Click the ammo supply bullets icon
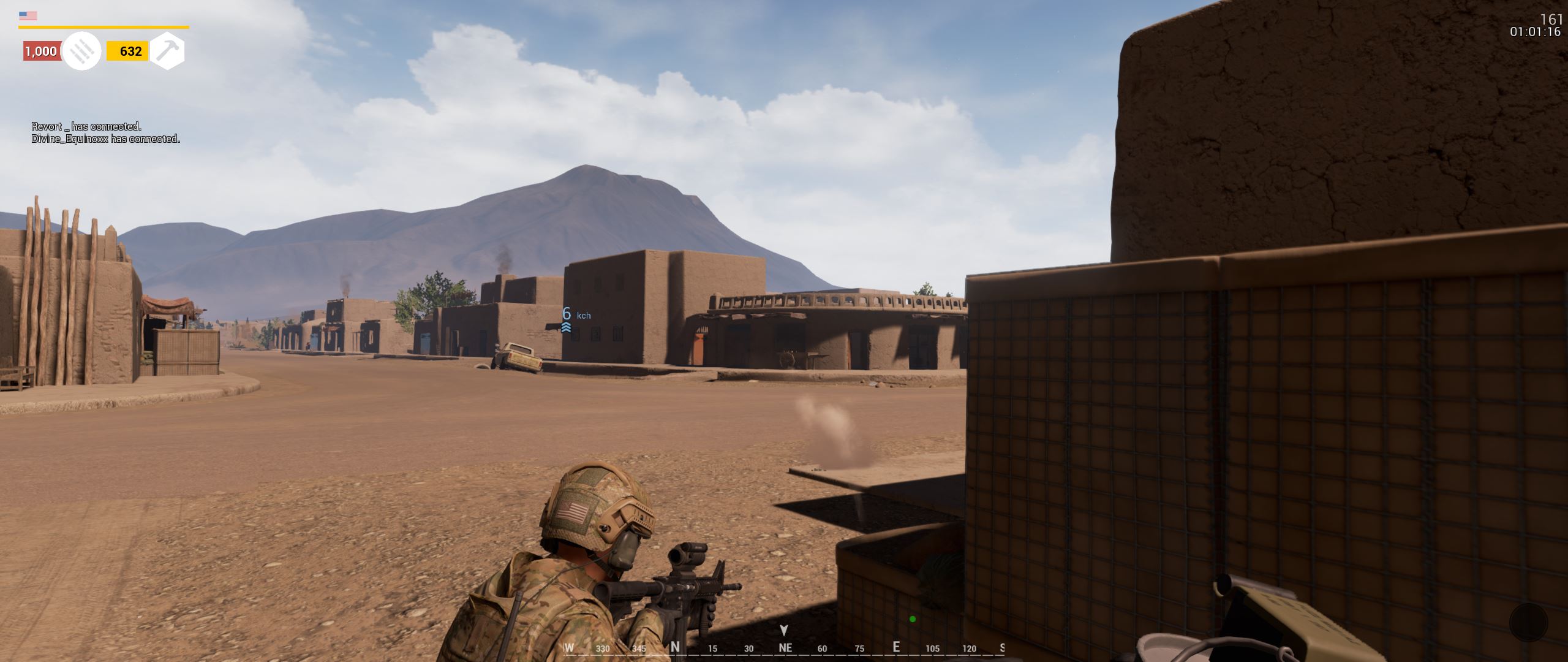 (81, 51)
